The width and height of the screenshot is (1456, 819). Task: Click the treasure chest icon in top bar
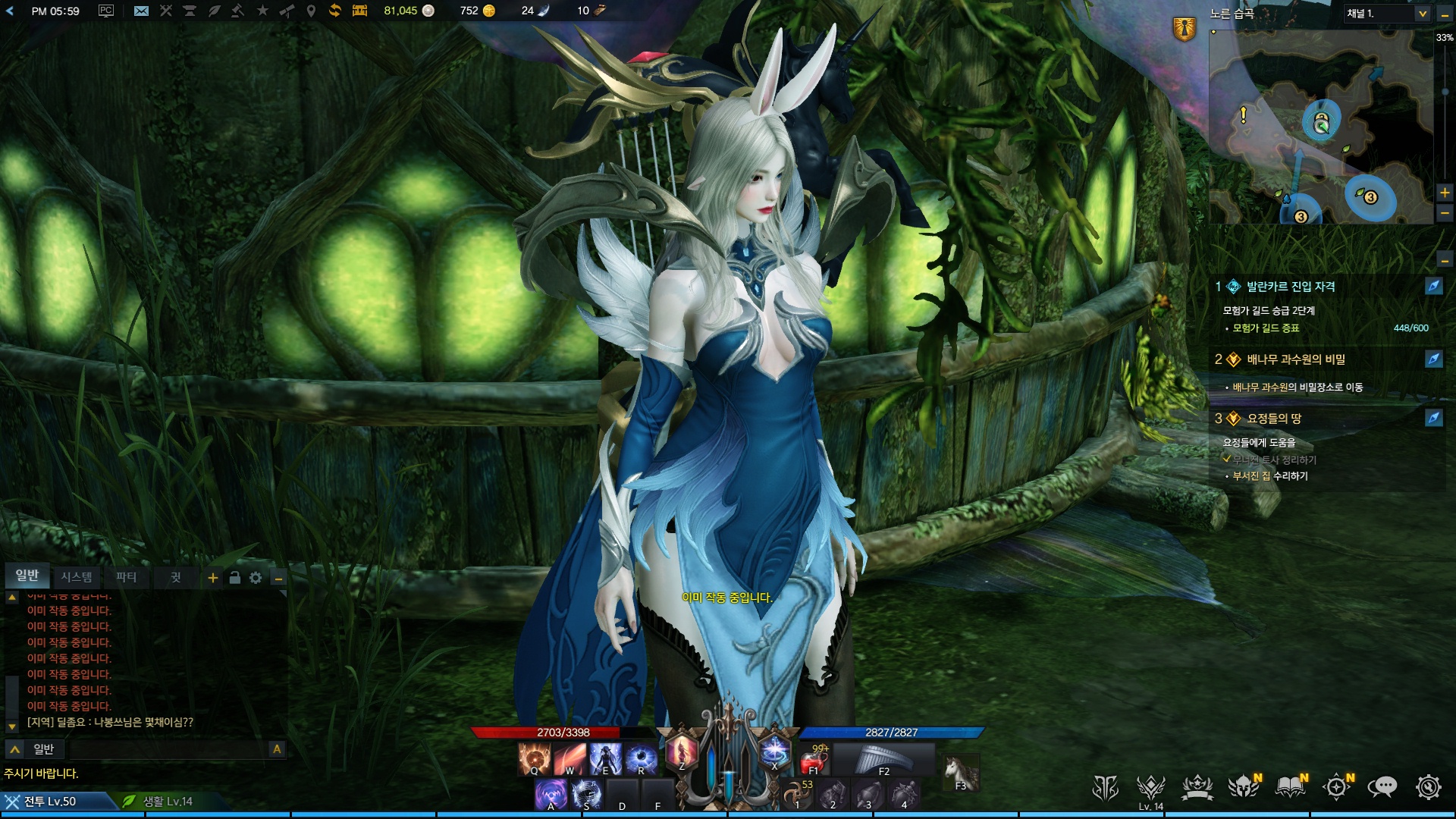pyautogui.click(x=359, y=11)
